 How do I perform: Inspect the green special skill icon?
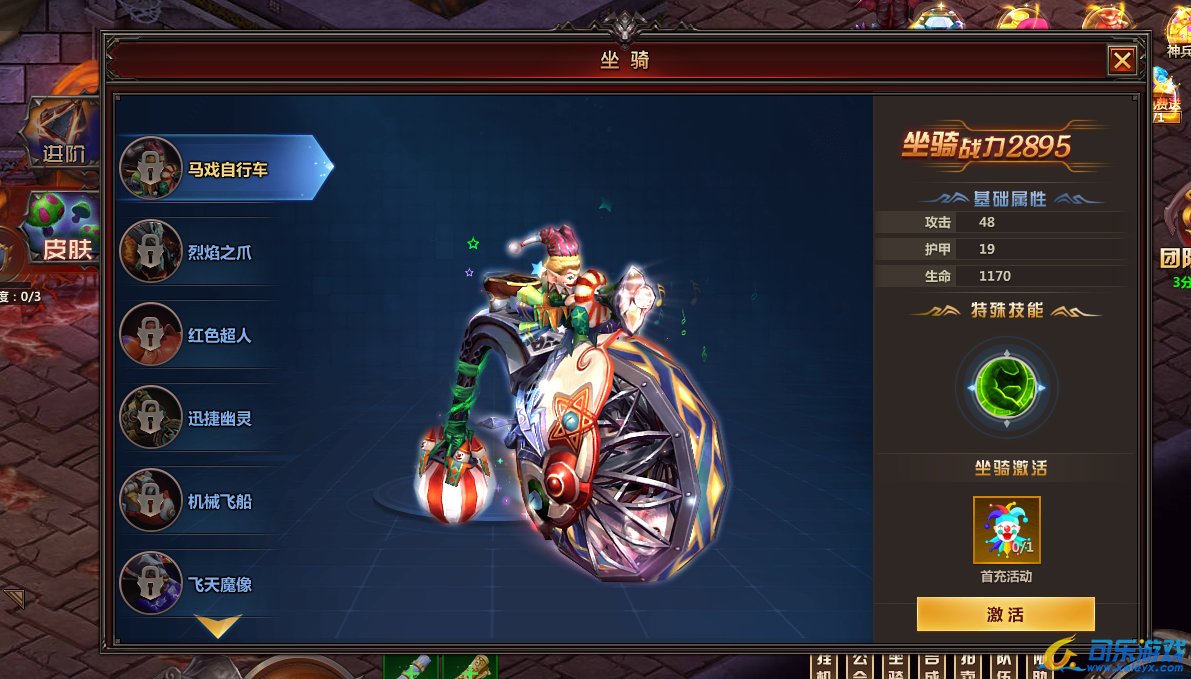click(x=1007, y=387)
